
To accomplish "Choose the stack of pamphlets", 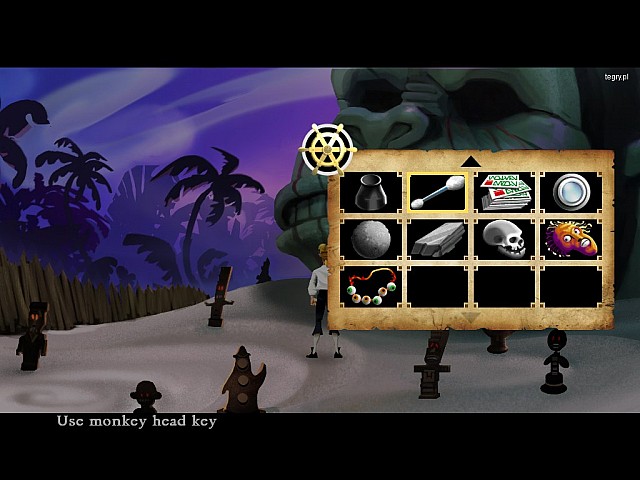I will click(x=504, y=191).
